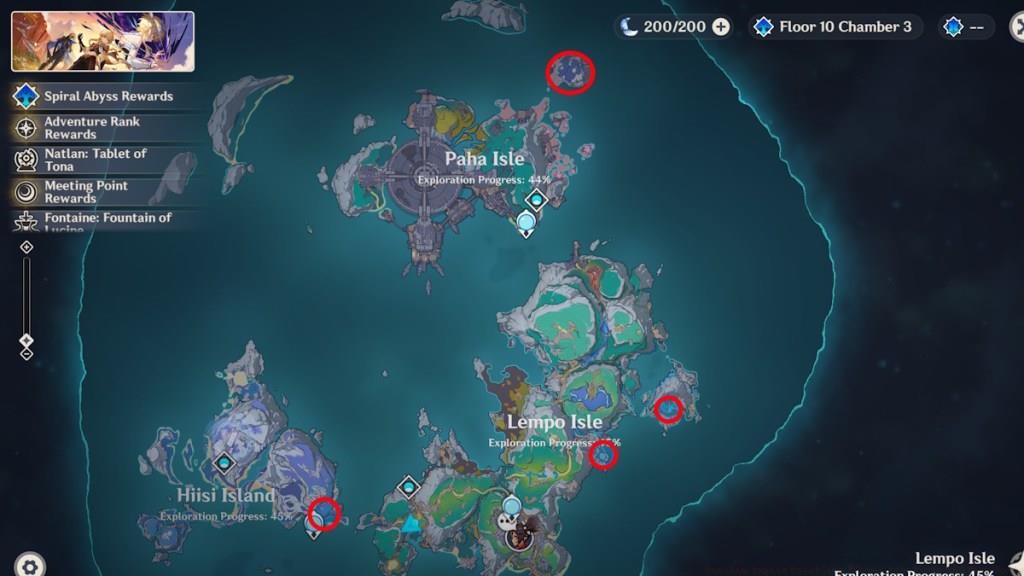Click the map zoom slider handle
The width and height of the screenshot is (1024, 576).
coord(27,340)
